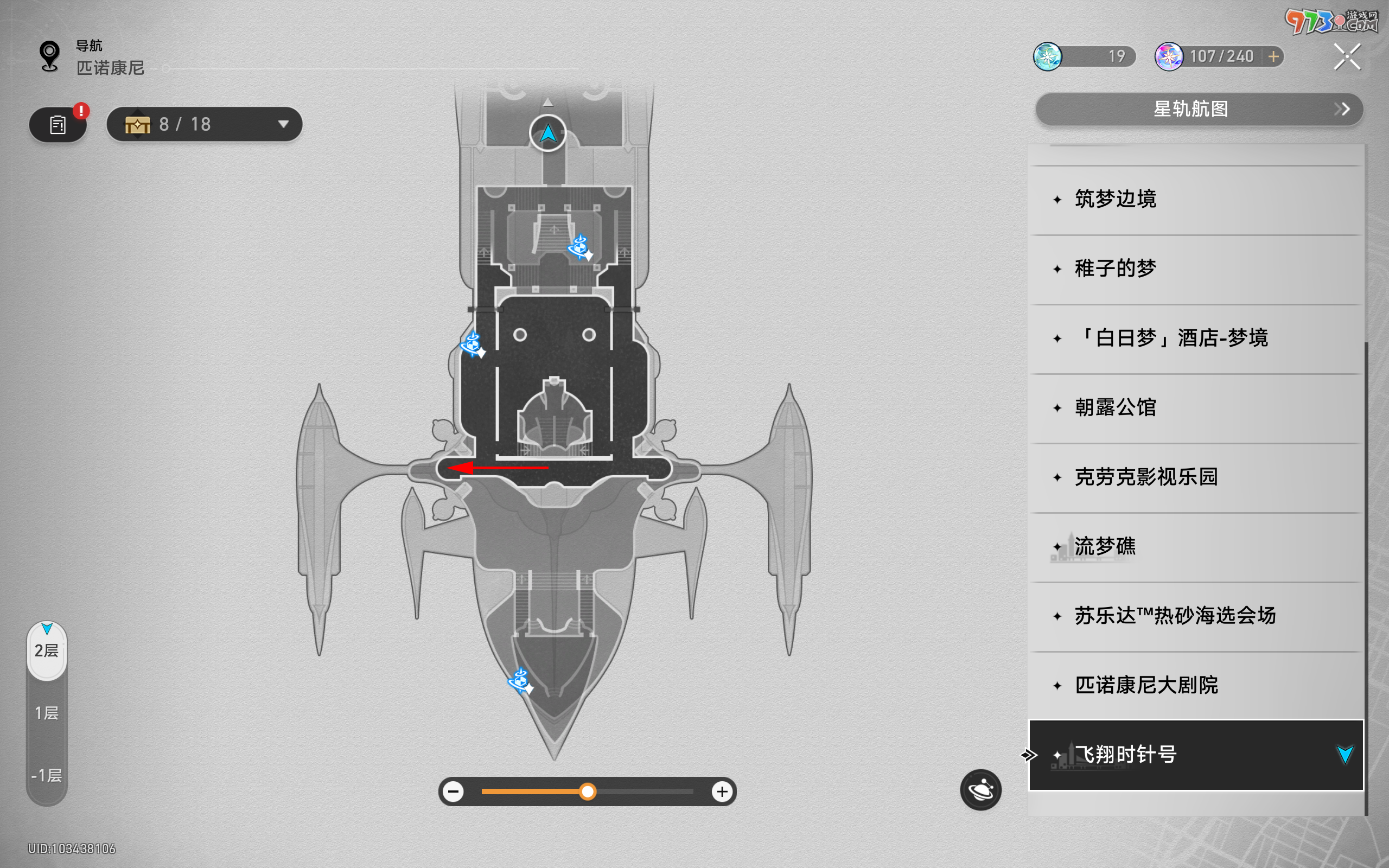Switch to 匹诺康尼大剧院 map
This screenshot has width=1389, height=868.
click(x=1194, y=685)
